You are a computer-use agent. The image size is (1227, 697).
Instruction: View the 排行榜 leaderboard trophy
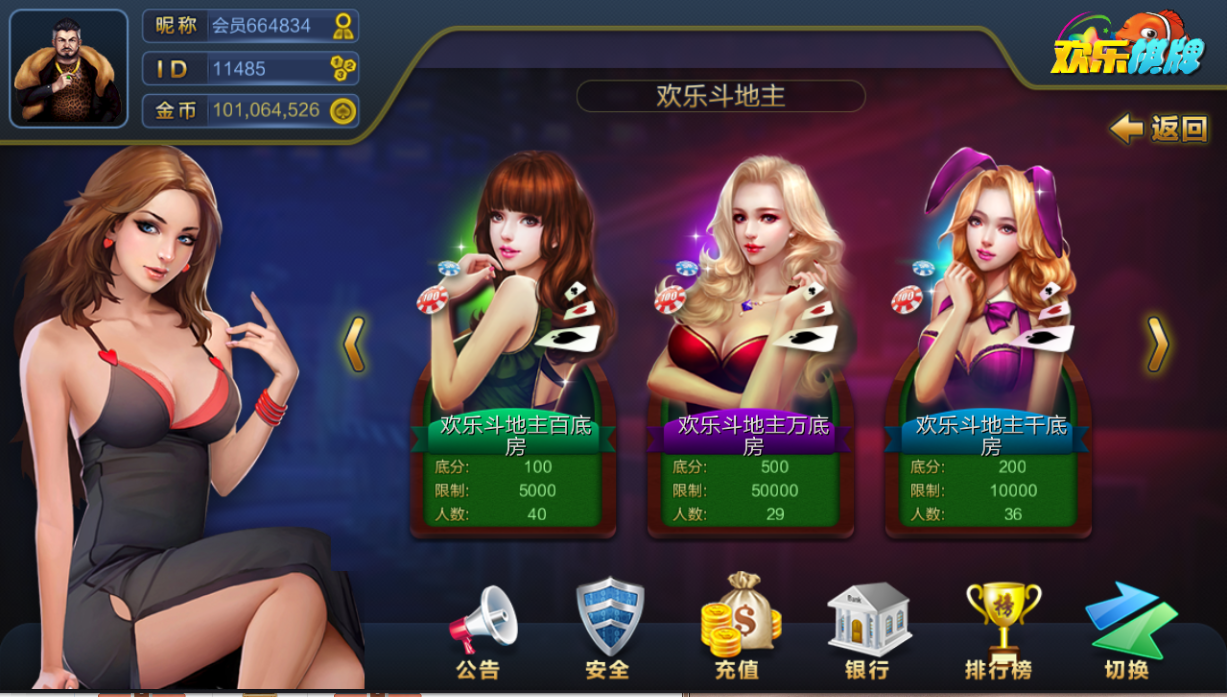click(x=999, y=630)
